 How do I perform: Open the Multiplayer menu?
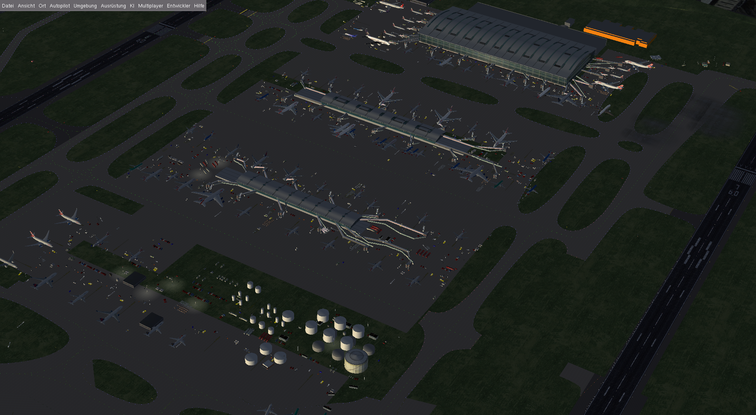coord(150,5)
